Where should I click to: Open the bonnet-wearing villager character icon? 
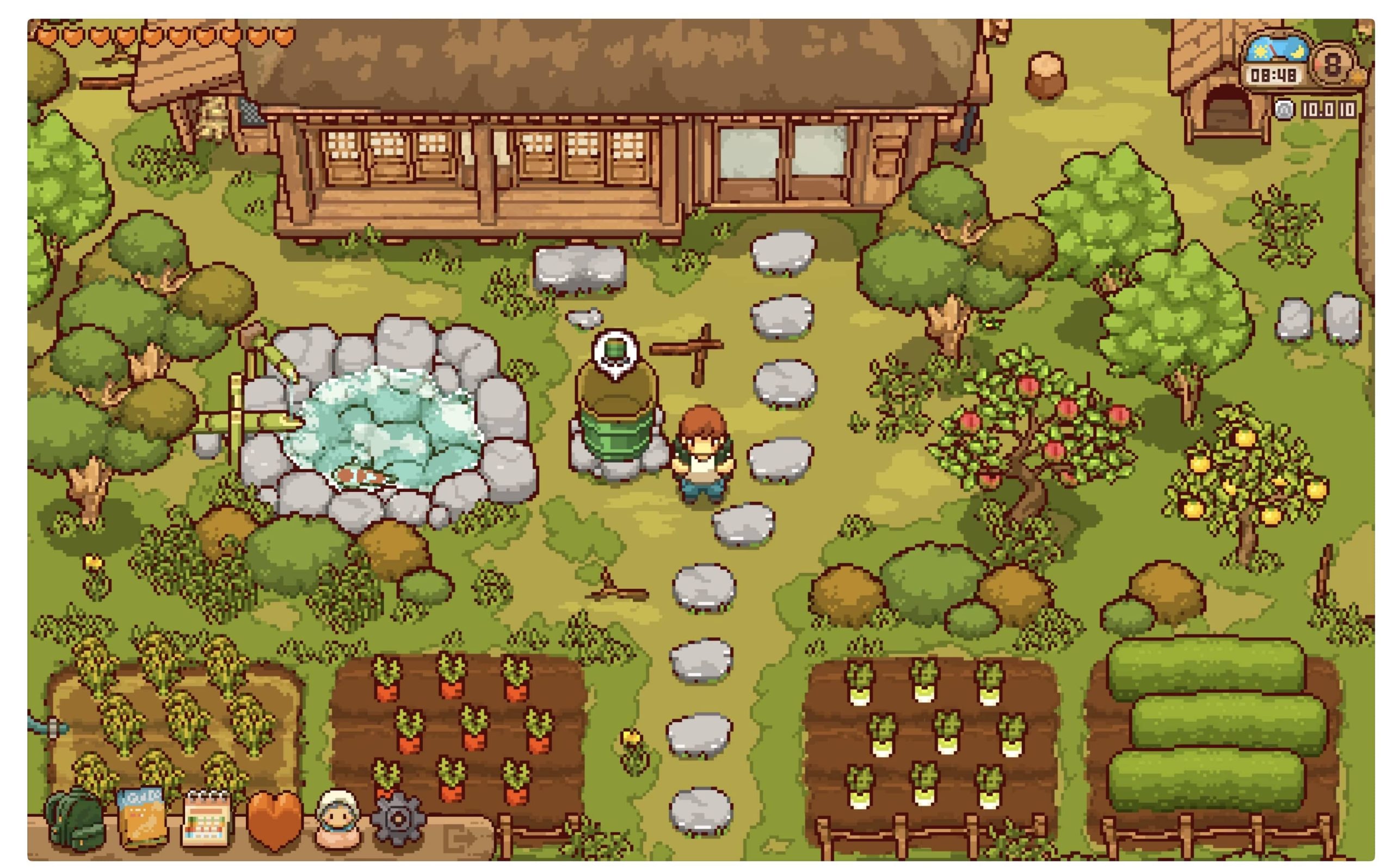[338, 818]
